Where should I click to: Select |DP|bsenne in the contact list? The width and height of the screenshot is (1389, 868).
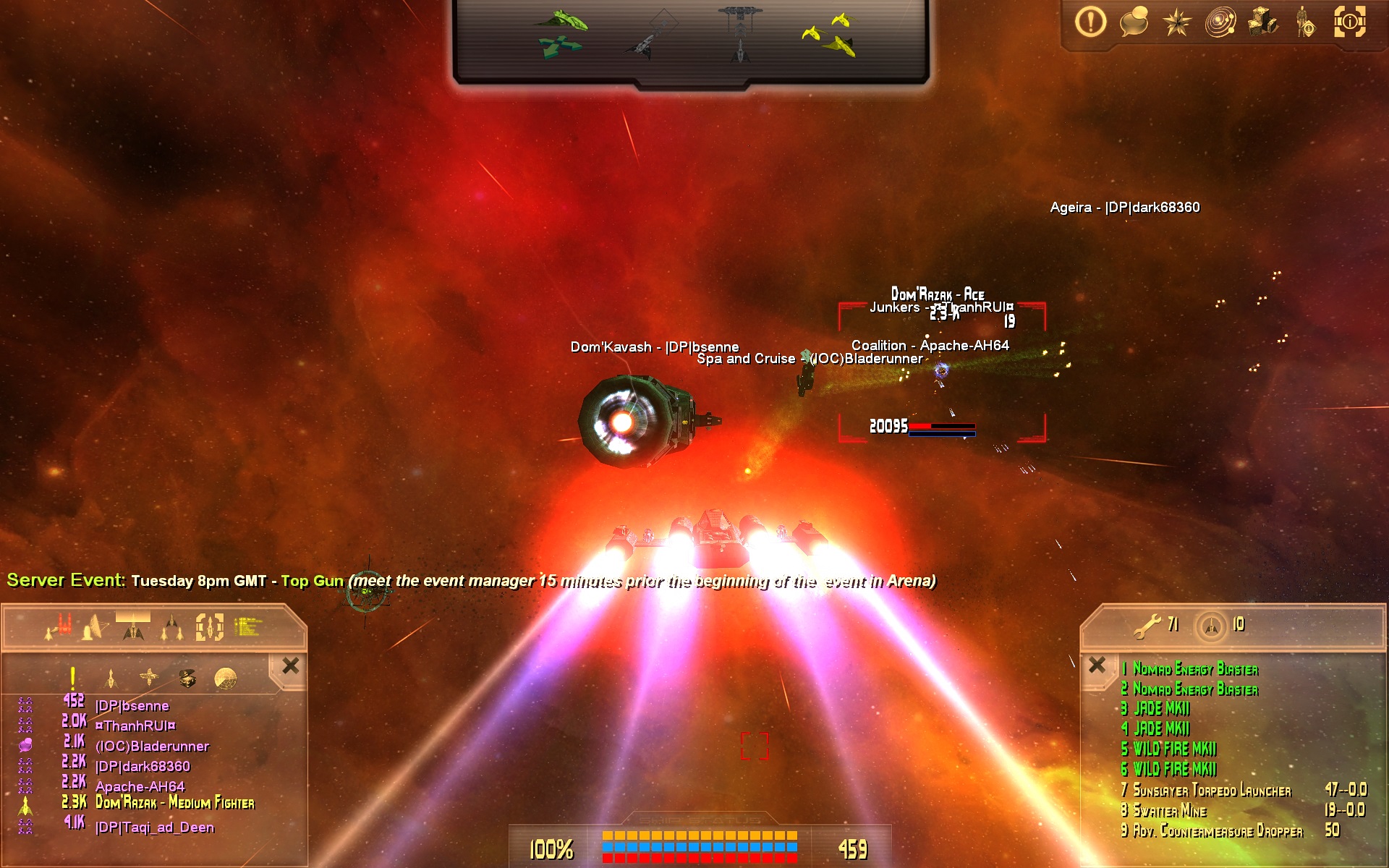(132, 705)
